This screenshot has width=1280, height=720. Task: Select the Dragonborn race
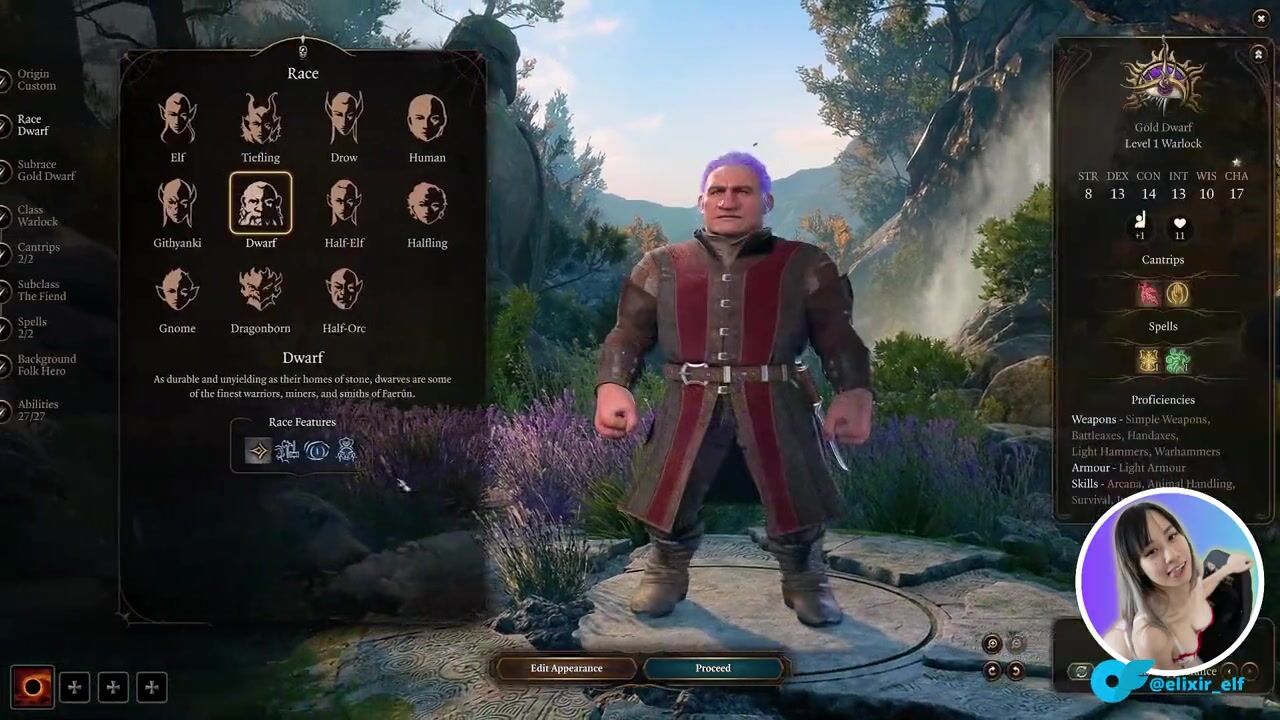click(x=260, y=290)
